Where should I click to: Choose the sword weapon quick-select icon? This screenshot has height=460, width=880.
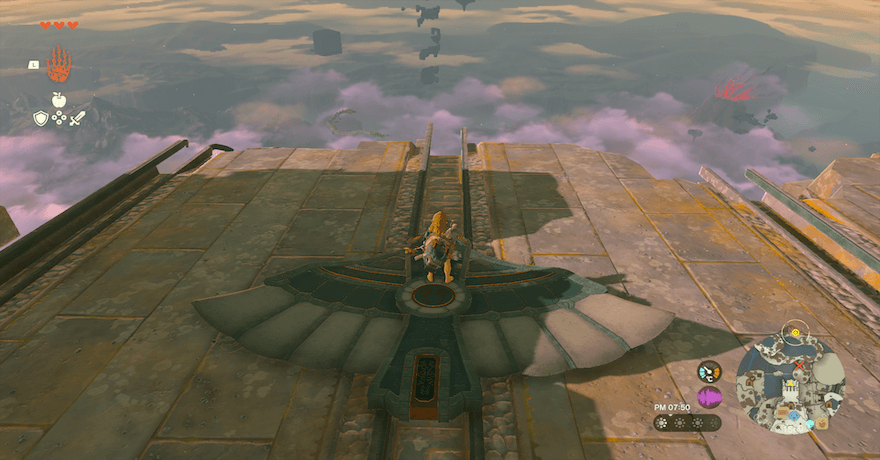[77, 118]
